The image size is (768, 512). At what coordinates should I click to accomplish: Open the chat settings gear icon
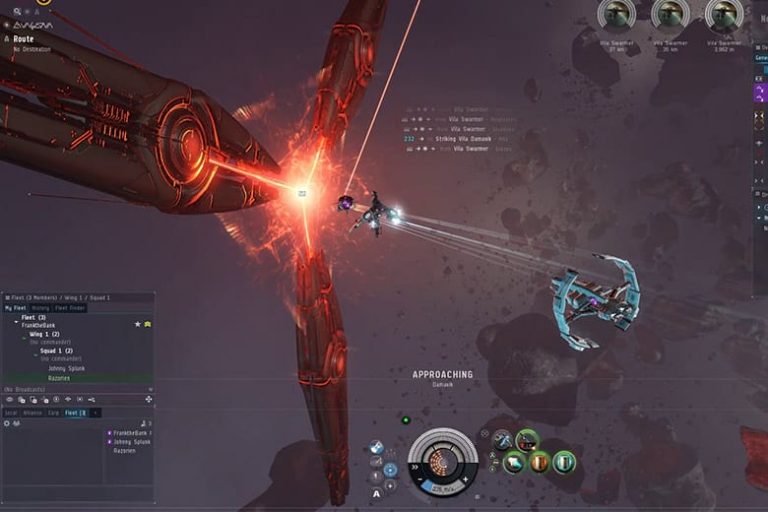click(8, 423)
